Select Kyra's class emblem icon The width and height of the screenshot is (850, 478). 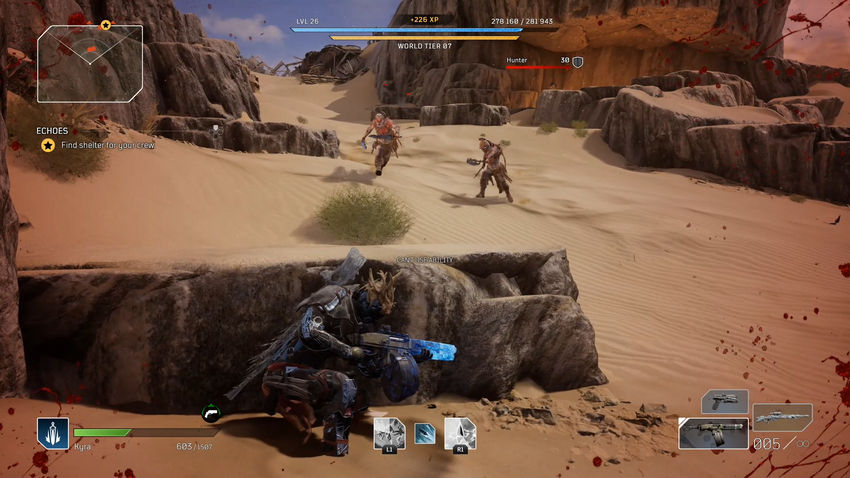(52, 432)
